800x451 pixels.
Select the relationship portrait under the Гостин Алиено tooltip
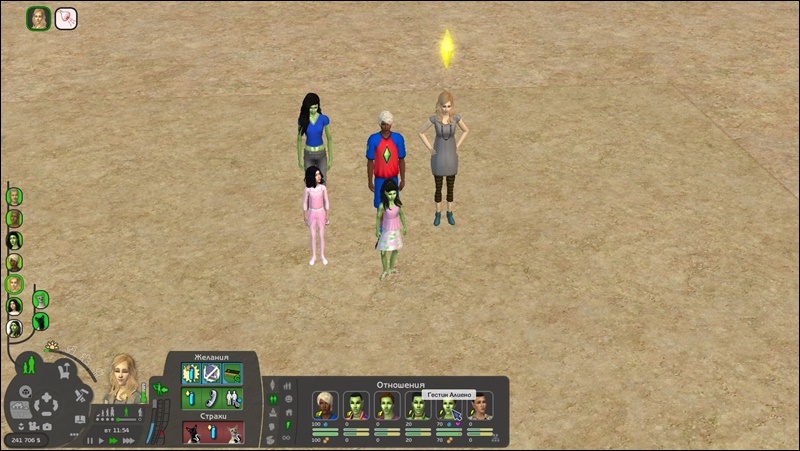click(449, 405)
